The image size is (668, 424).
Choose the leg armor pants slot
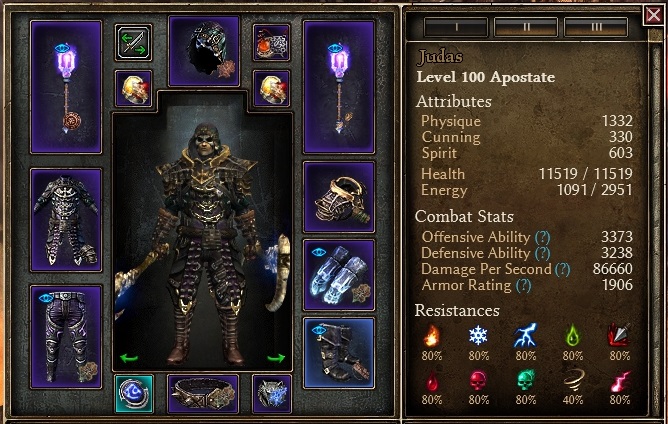pos(66,333)
